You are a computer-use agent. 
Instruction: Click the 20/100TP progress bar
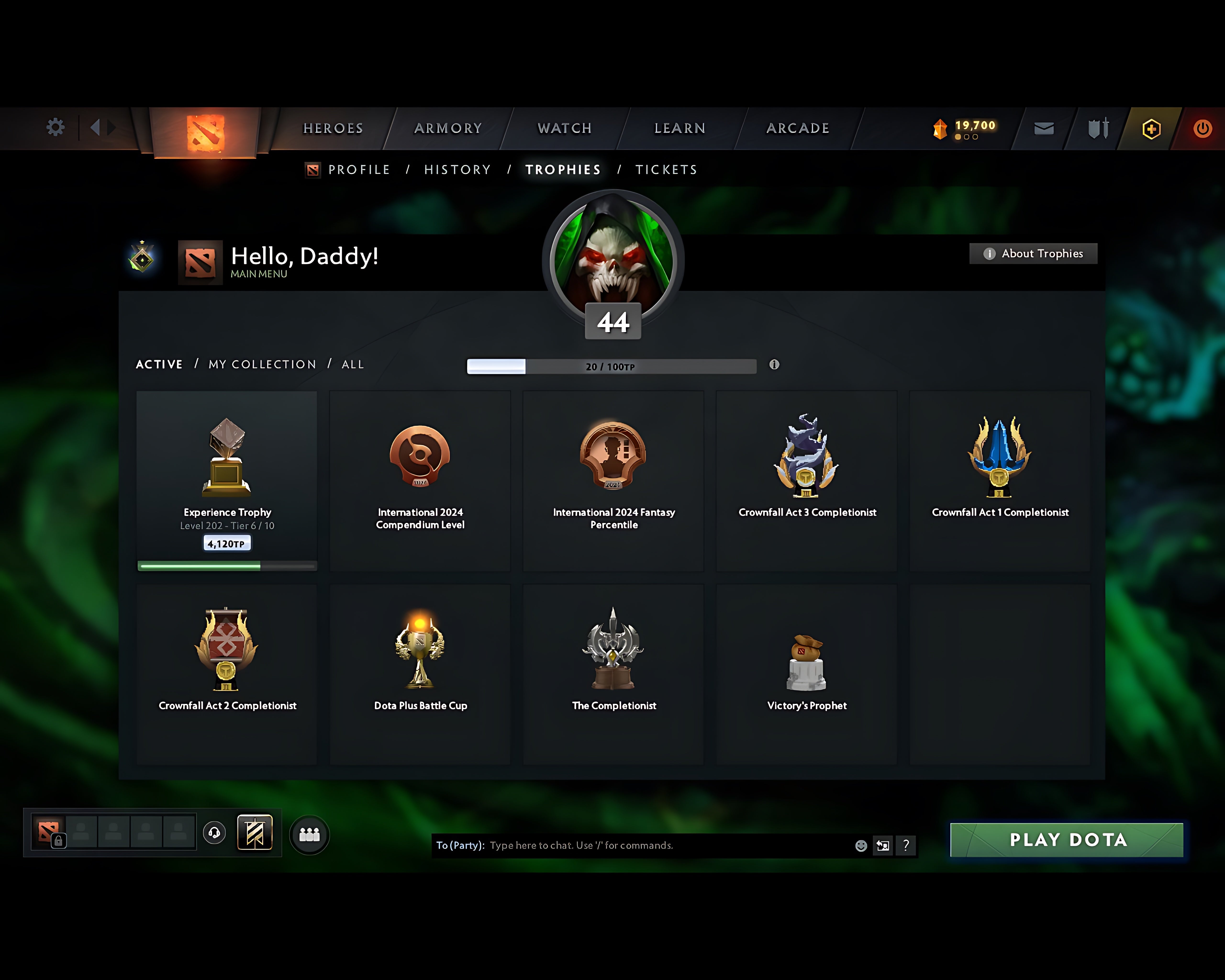point(611,367)
